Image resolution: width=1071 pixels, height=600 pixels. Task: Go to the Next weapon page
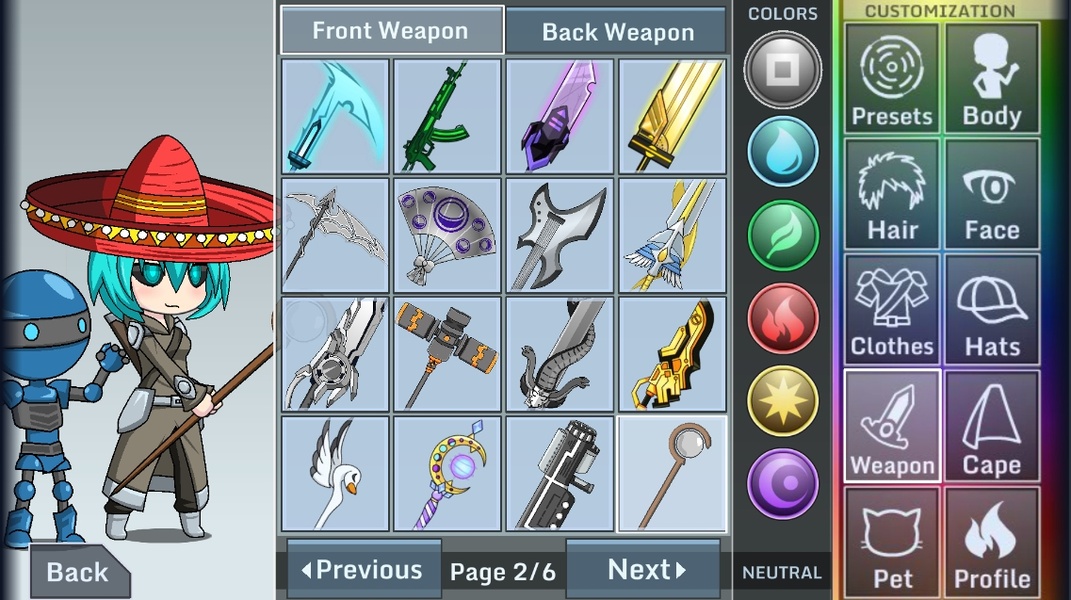point(643,569)
